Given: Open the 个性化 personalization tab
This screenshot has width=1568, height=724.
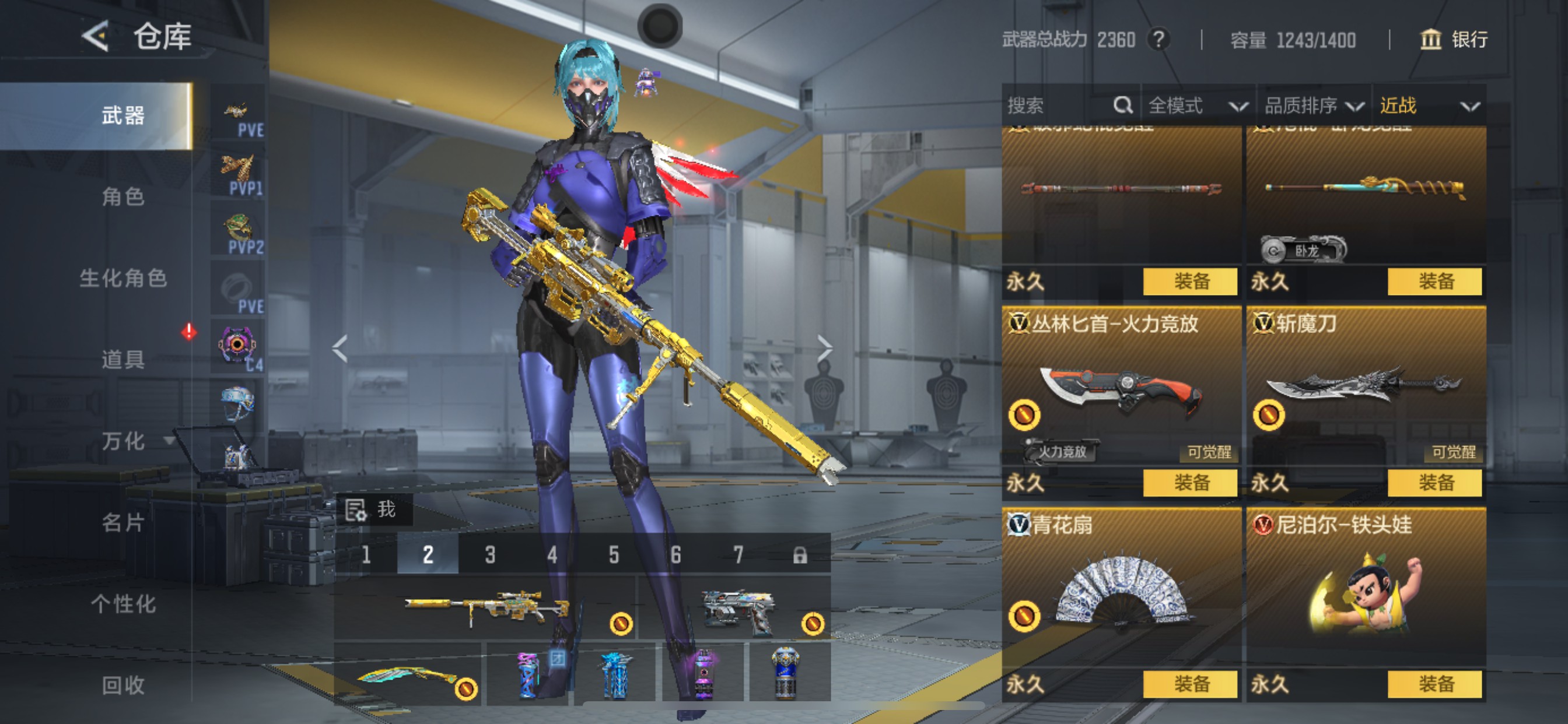Looking at the screenshot, I should 123,604.
